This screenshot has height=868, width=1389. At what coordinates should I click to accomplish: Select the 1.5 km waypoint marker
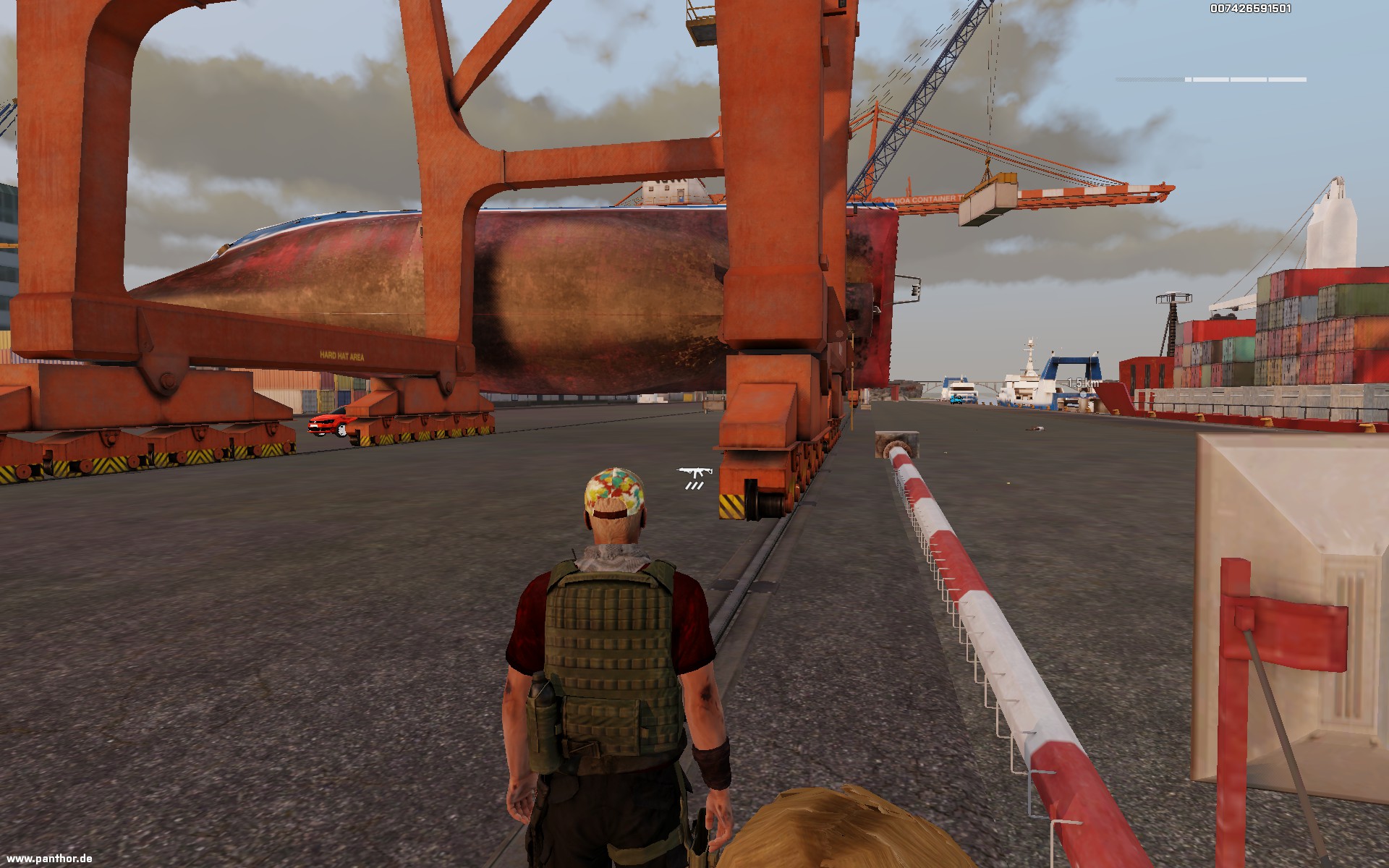[x=1083, y=383]
